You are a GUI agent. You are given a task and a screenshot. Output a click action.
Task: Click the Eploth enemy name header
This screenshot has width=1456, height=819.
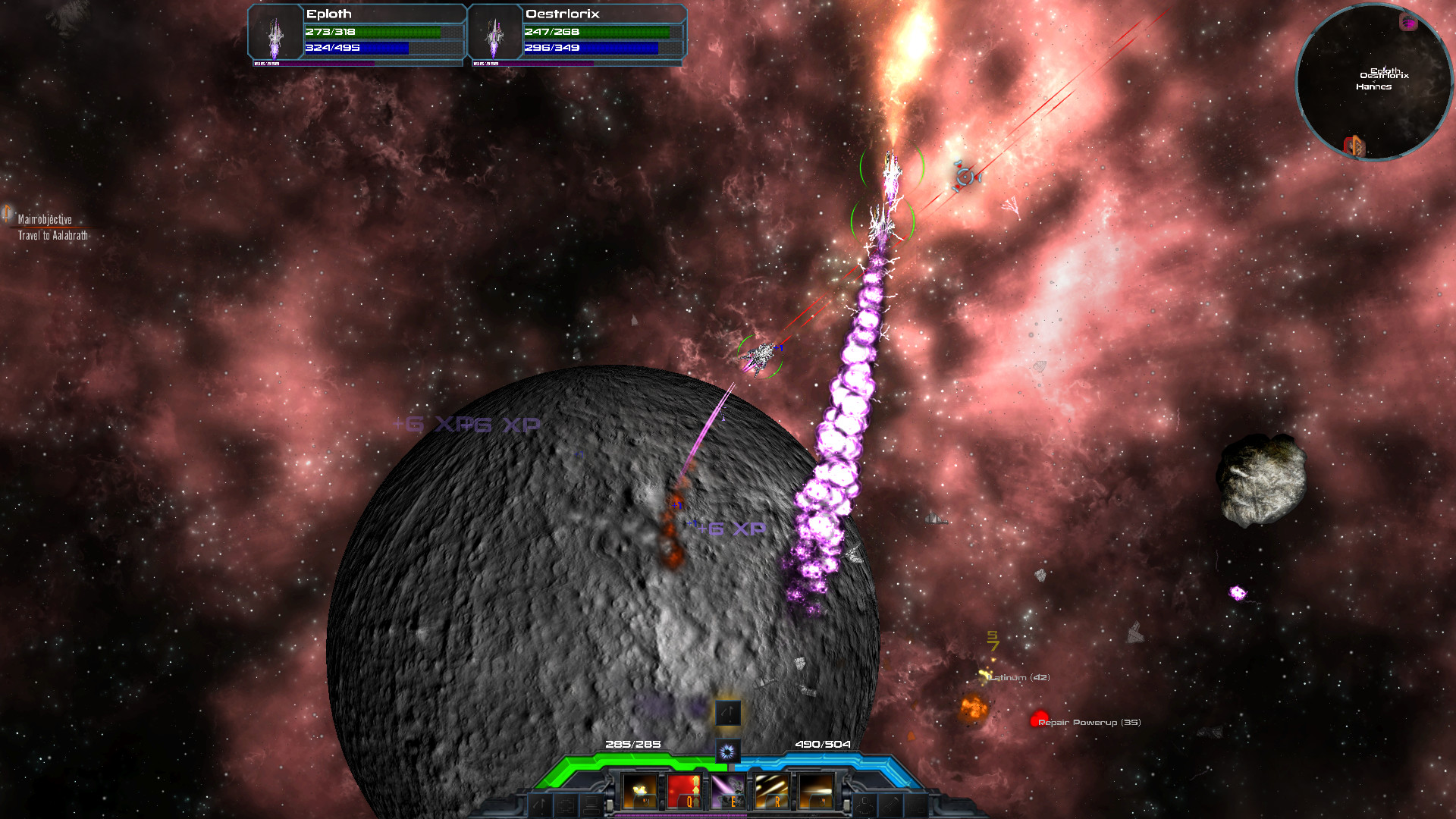(x=328, y=14)
